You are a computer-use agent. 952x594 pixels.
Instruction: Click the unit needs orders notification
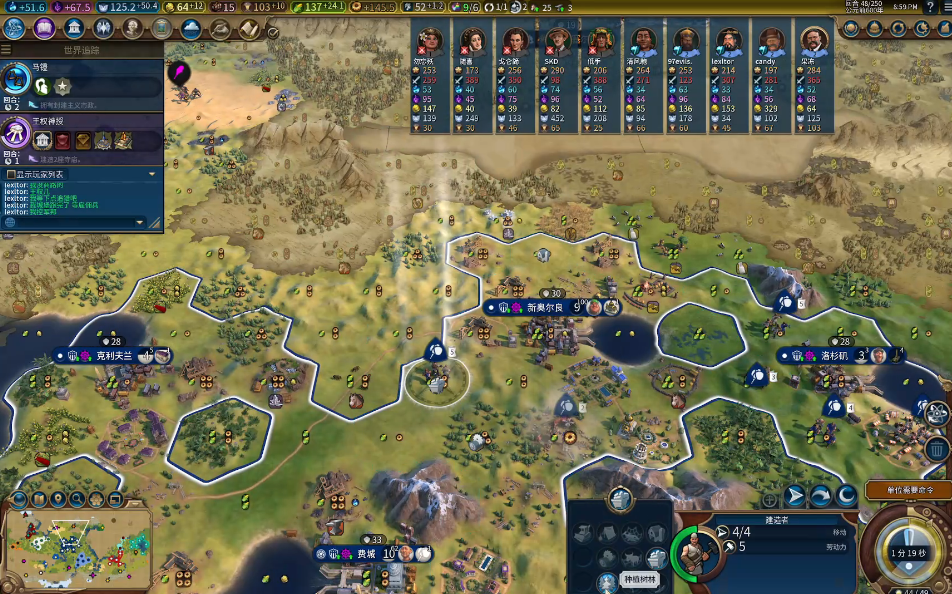pos(906,490)
